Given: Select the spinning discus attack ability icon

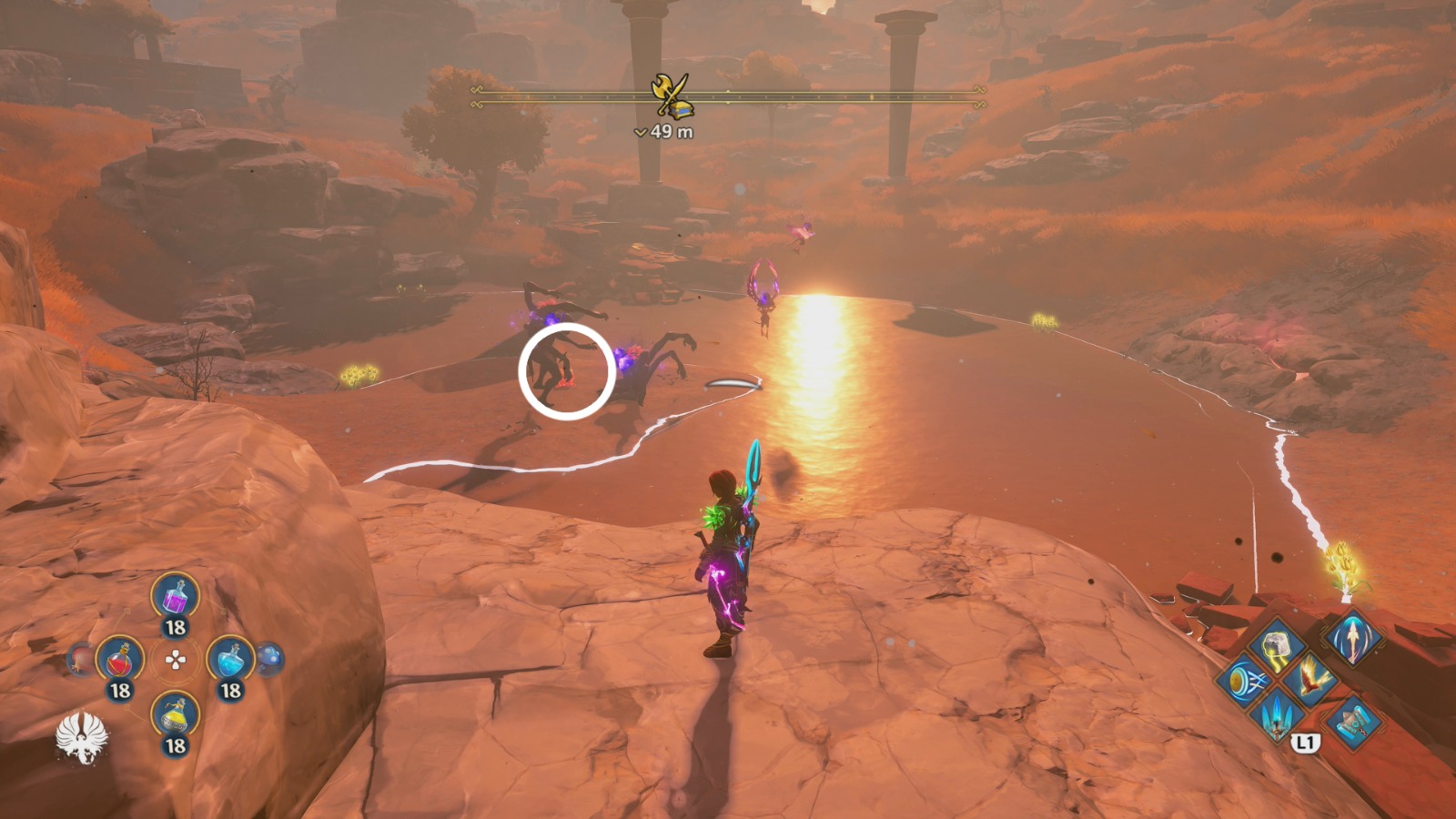Looking at the screenshot, I should click(x=1246, y=681).
